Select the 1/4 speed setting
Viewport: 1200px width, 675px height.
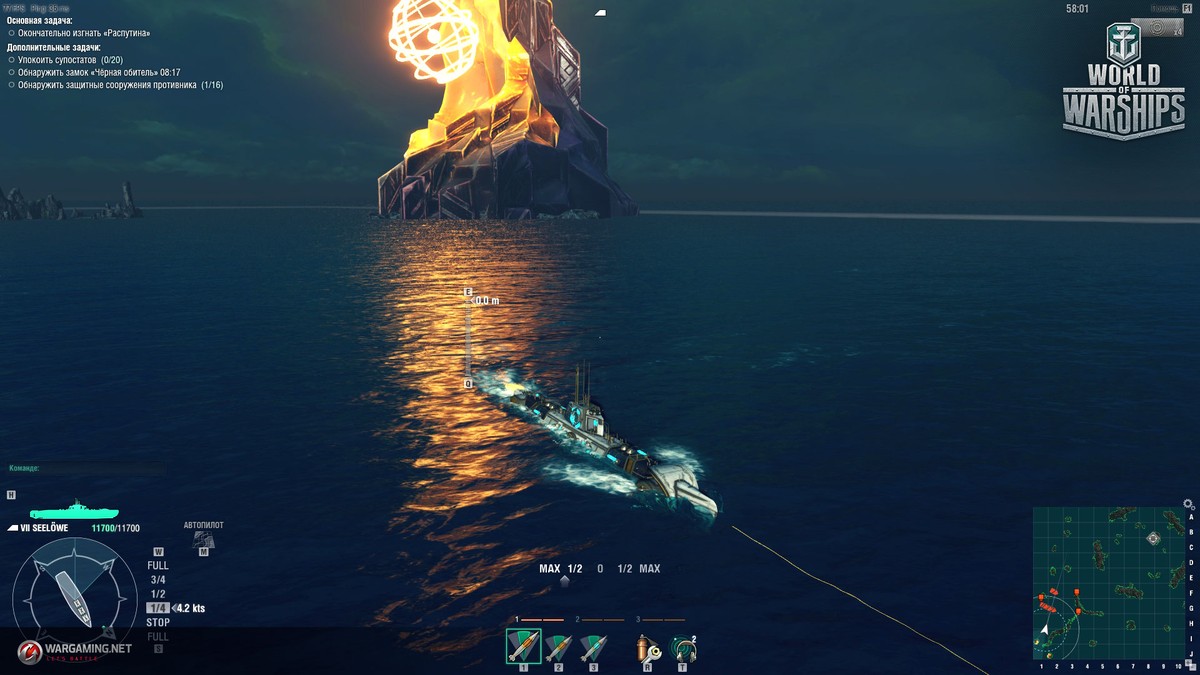tap(158, 608)
